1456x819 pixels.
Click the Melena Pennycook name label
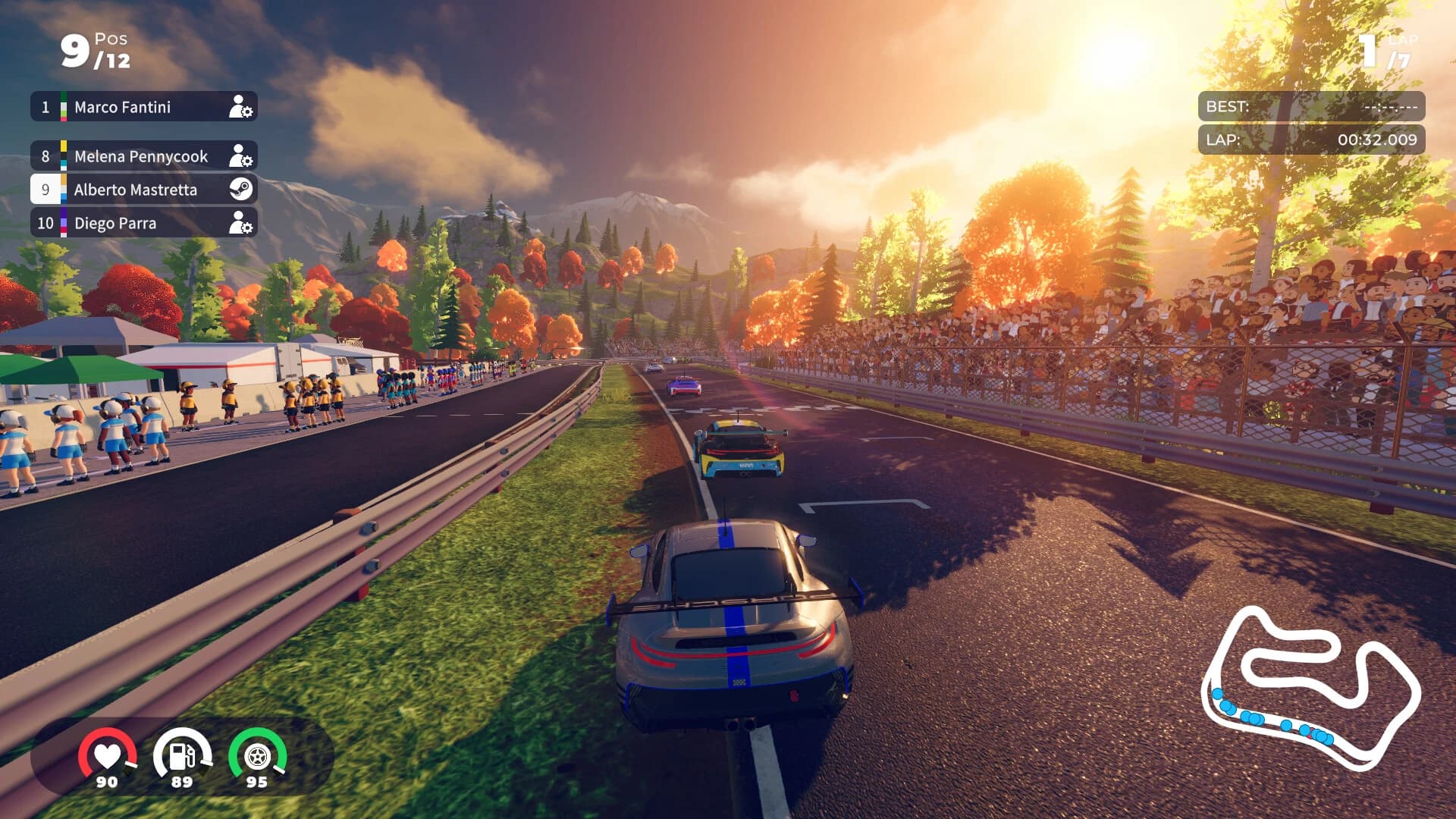[x=140, y=156]
